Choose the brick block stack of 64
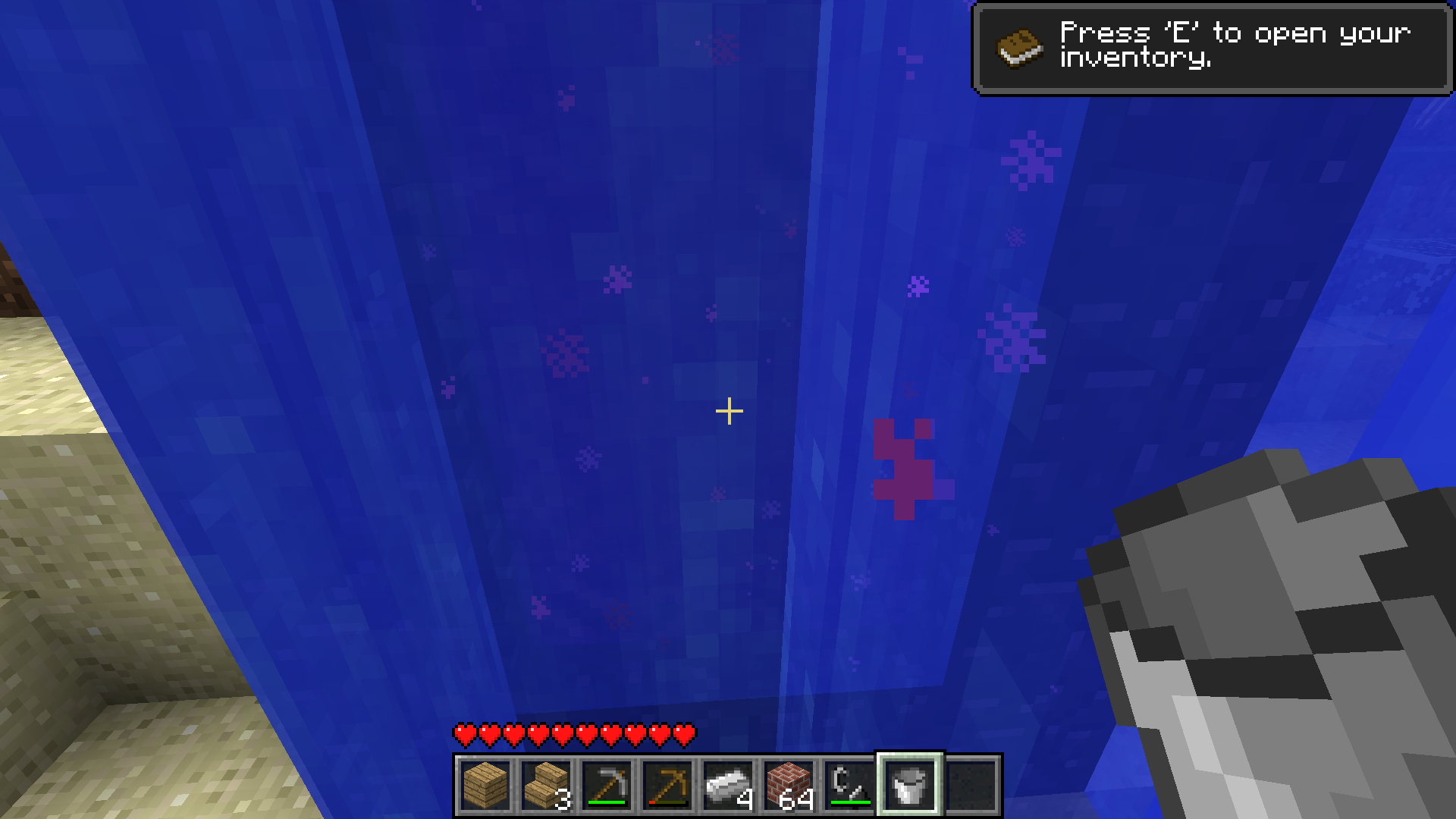This screenshot has width=1456, height=819. point(789,786)
